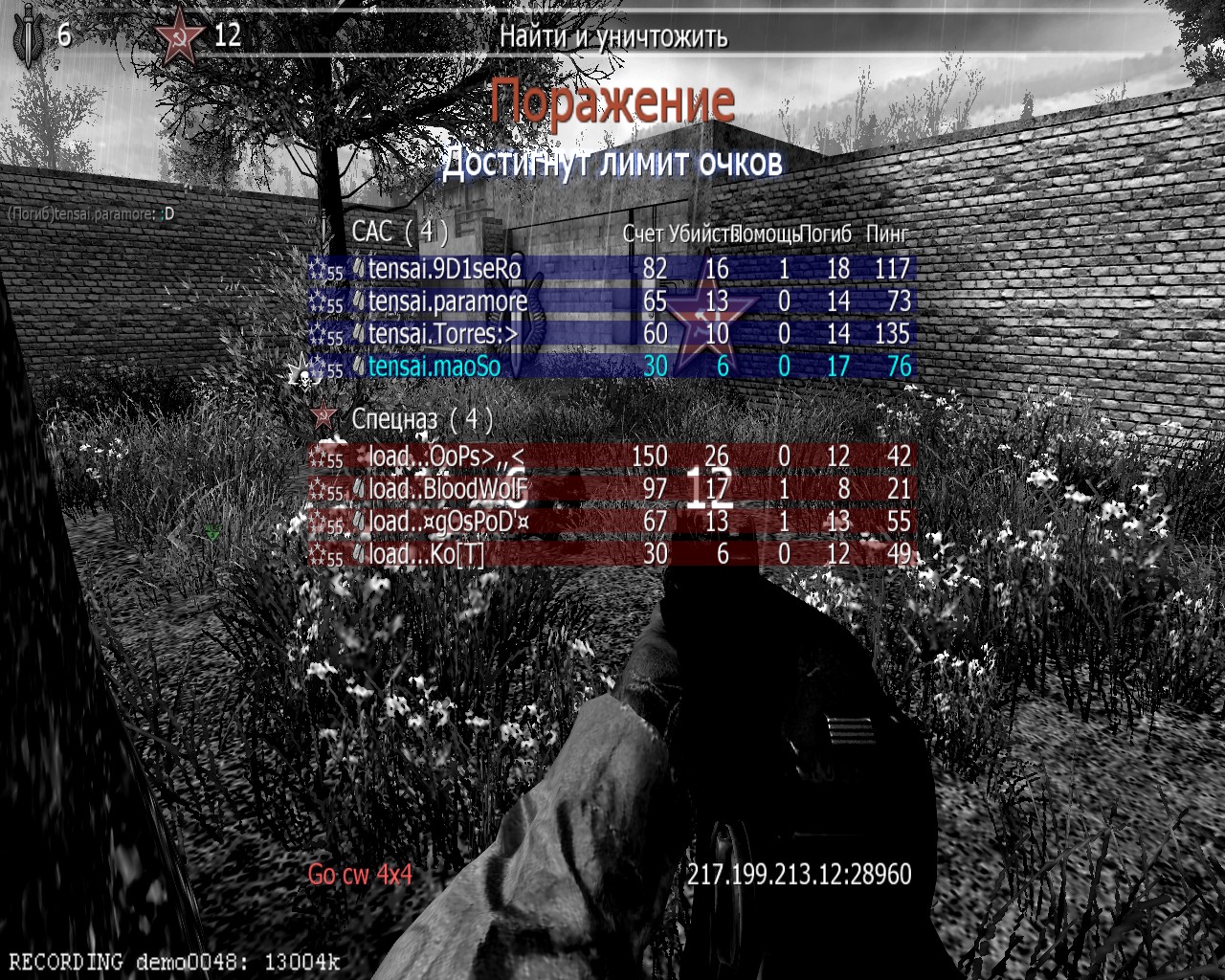Screen dimensions: 1225x980
Task: Select player row tensai.9D1seRo
Action: [445, 269]
